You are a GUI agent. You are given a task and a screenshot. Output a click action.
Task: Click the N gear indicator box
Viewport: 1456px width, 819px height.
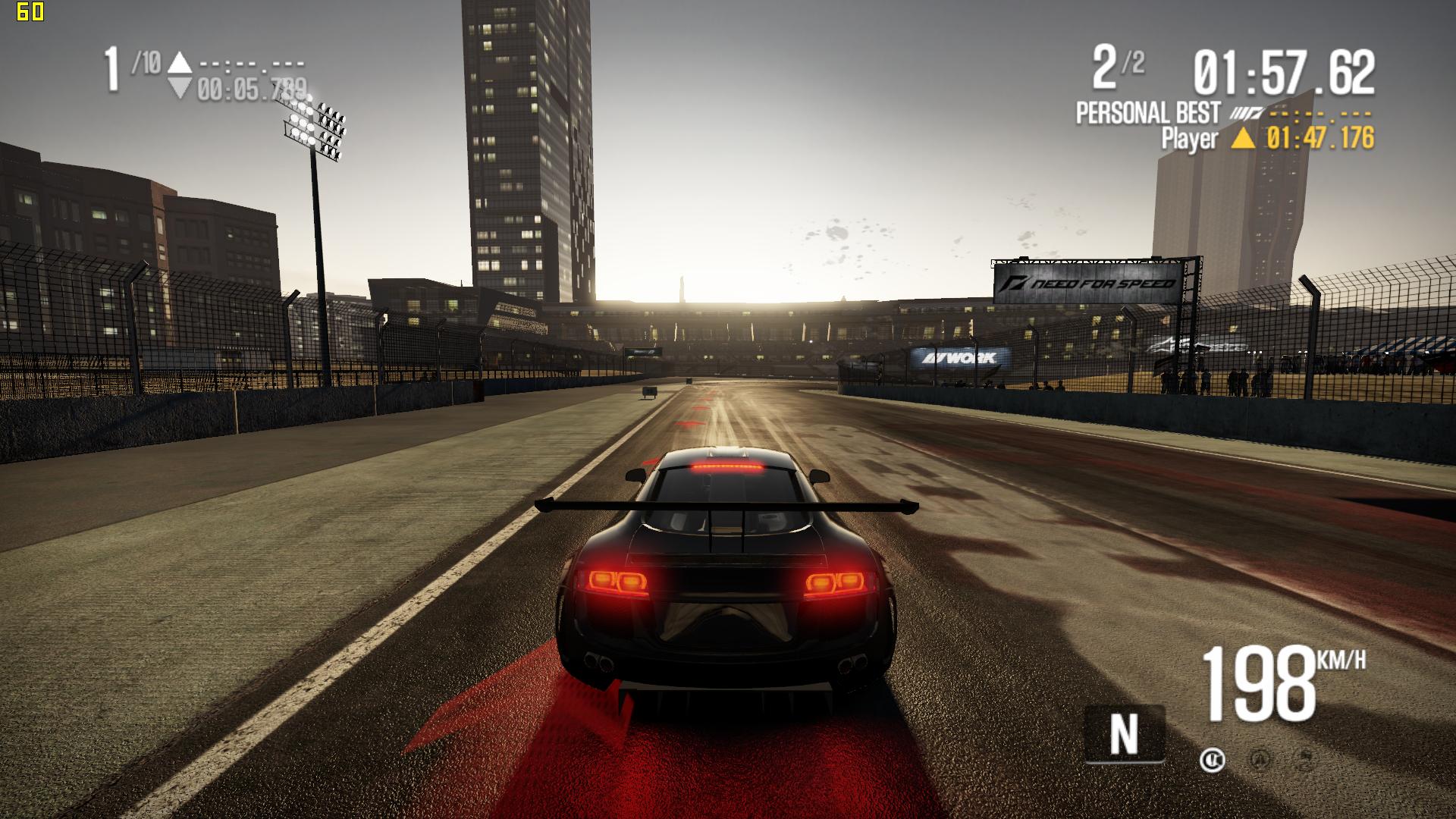pos(1124,733)
